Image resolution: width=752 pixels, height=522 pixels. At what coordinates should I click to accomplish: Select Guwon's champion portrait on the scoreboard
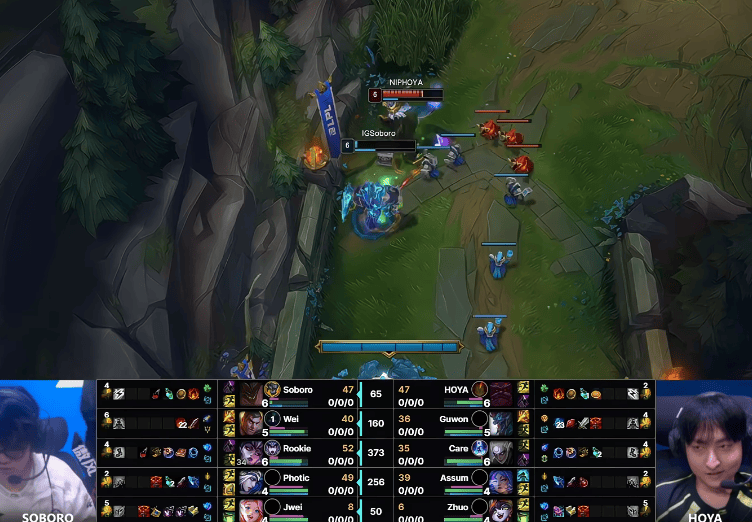pos(501,421)
